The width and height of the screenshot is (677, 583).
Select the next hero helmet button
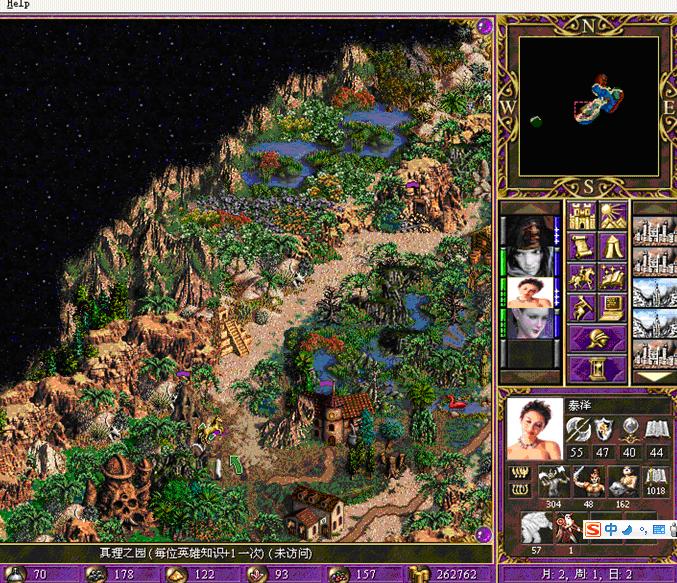598,339
